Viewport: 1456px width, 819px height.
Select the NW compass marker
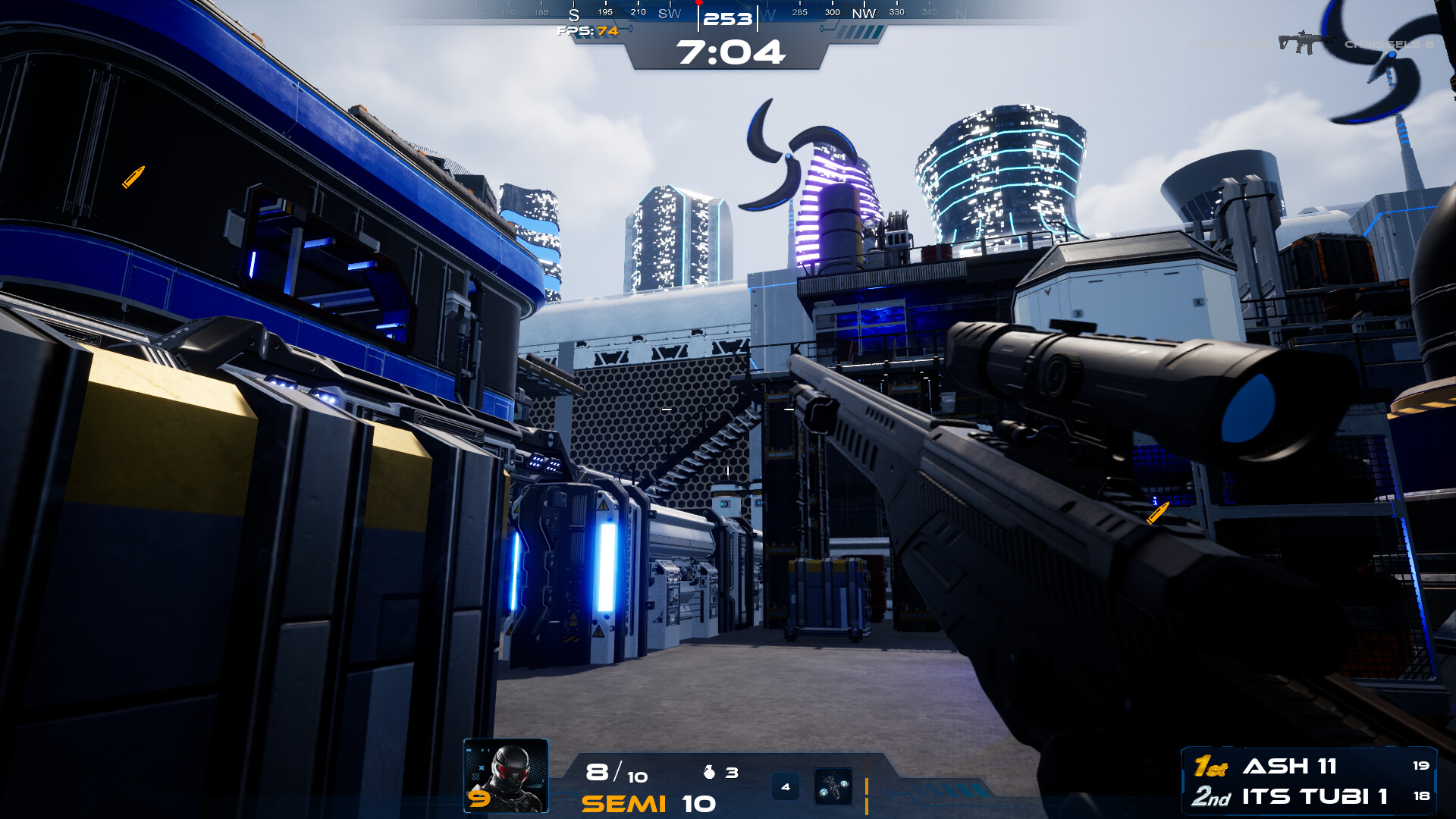pos(863,13)
